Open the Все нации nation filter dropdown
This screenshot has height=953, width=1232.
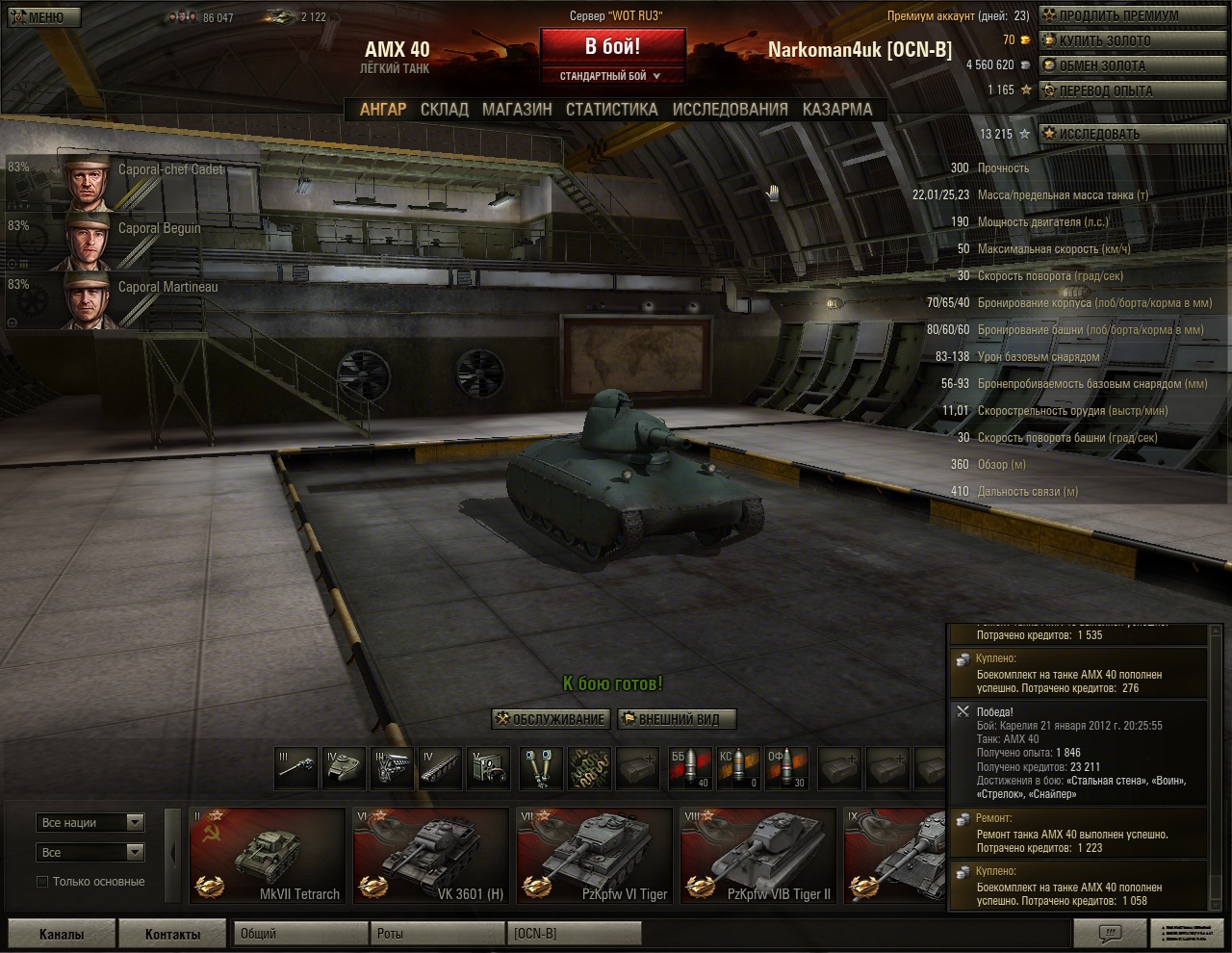(91, 823)
